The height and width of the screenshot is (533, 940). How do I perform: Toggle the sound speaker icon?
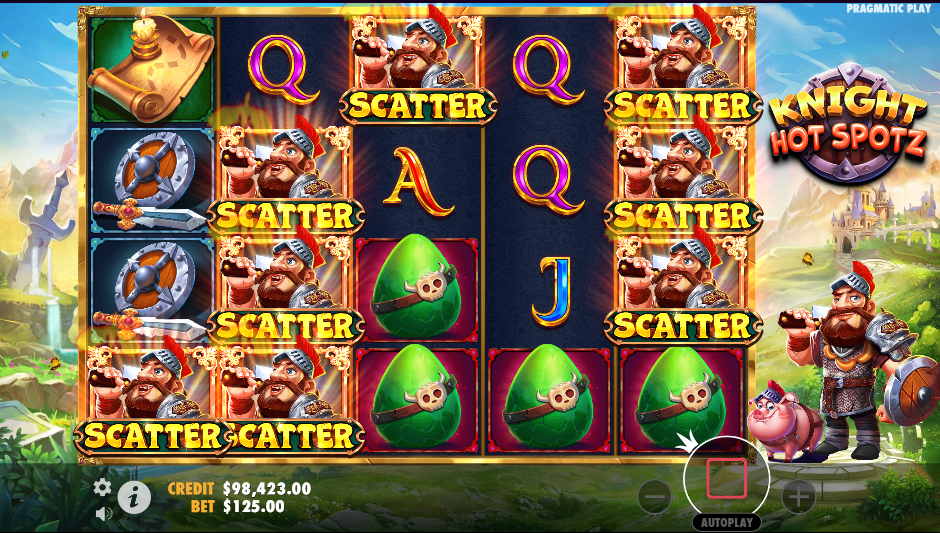click(103, 513)
